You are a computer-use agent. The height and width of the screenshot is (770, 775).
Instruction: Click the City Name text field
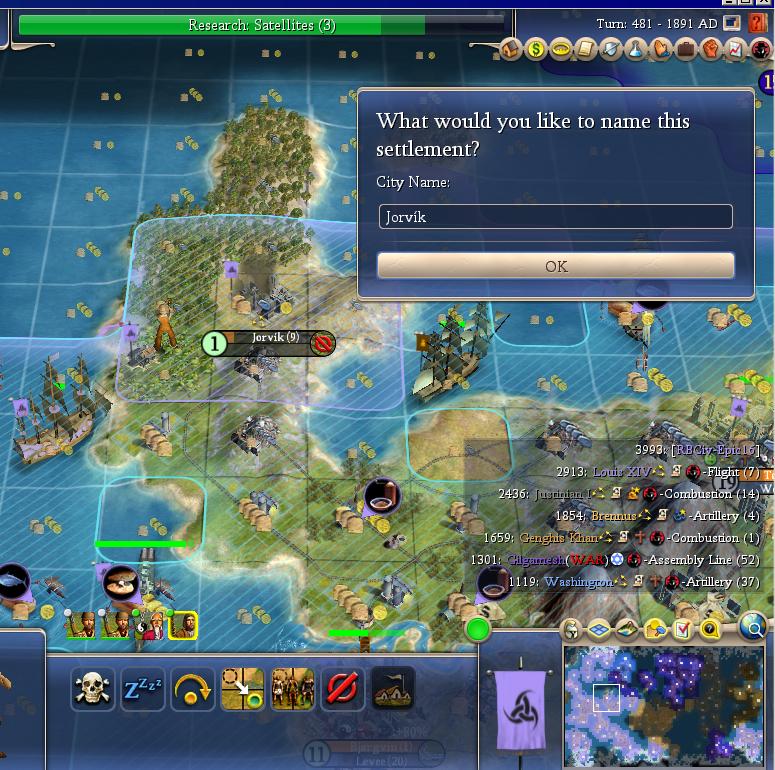point(555,216)
